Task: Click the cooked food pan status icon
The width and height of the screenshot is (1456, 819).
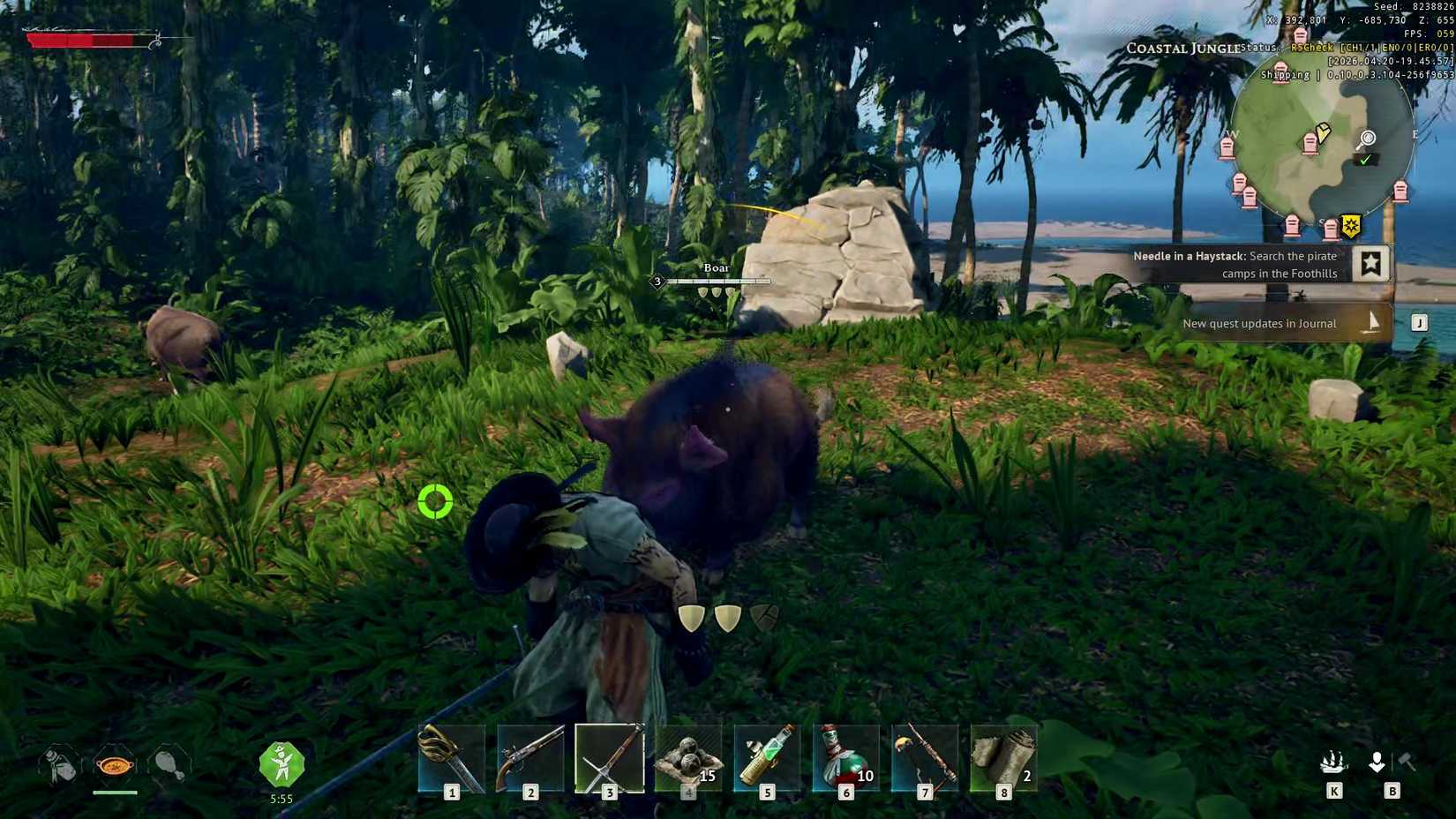Action: point(115,766)
